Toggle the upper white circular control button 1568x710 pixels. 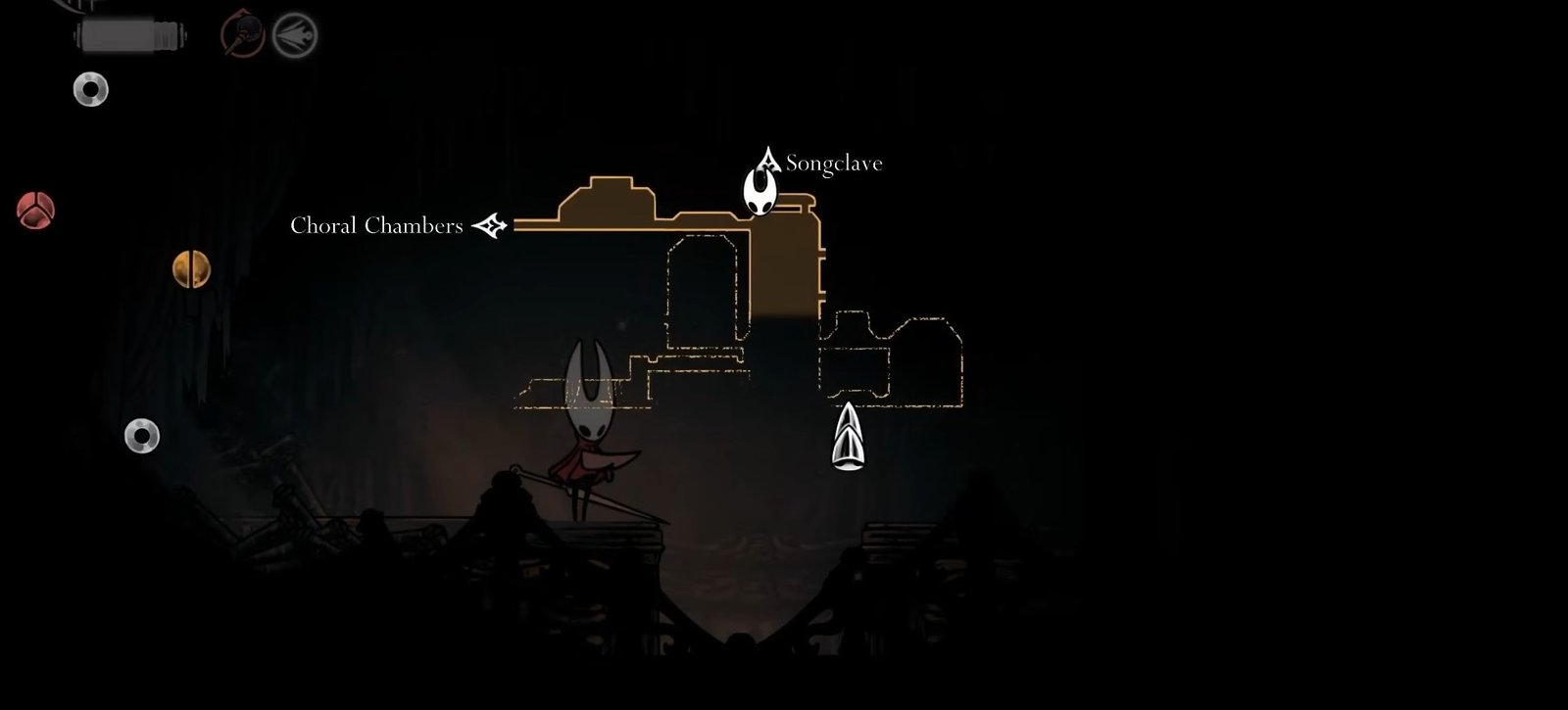point(88,90)
